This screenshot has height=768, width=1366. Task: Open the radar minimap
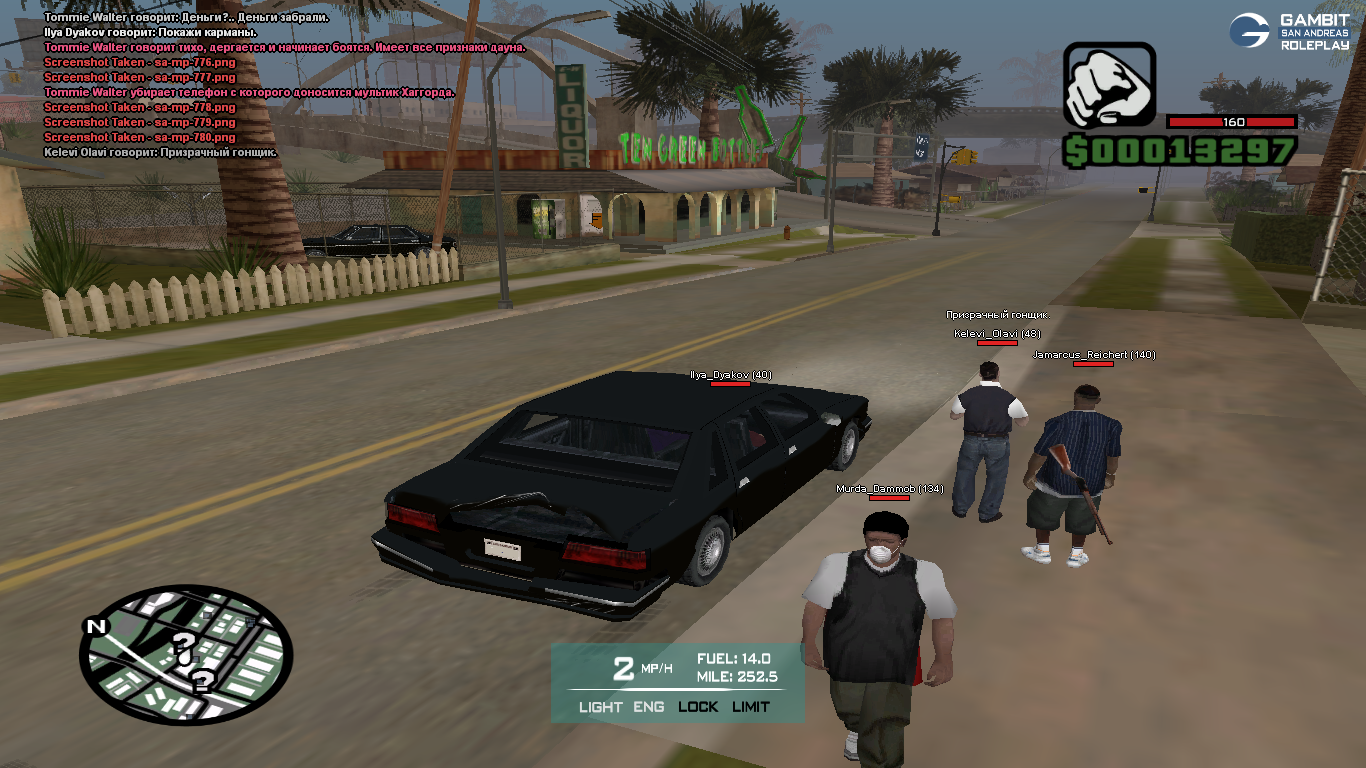pos(186,654)
